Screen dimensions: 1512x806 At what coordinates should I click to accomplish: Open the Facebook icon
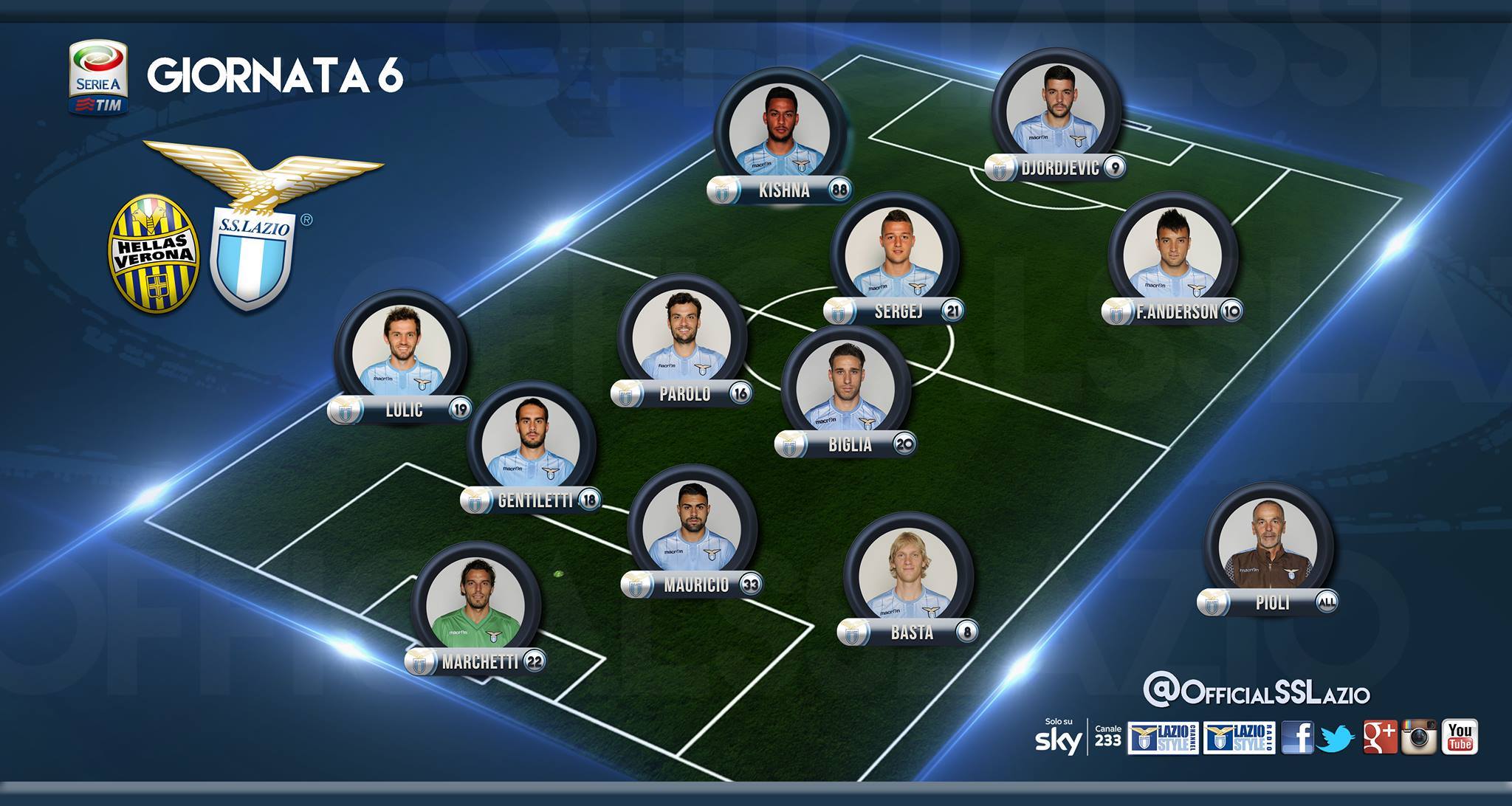click(x=1296, y=737)
